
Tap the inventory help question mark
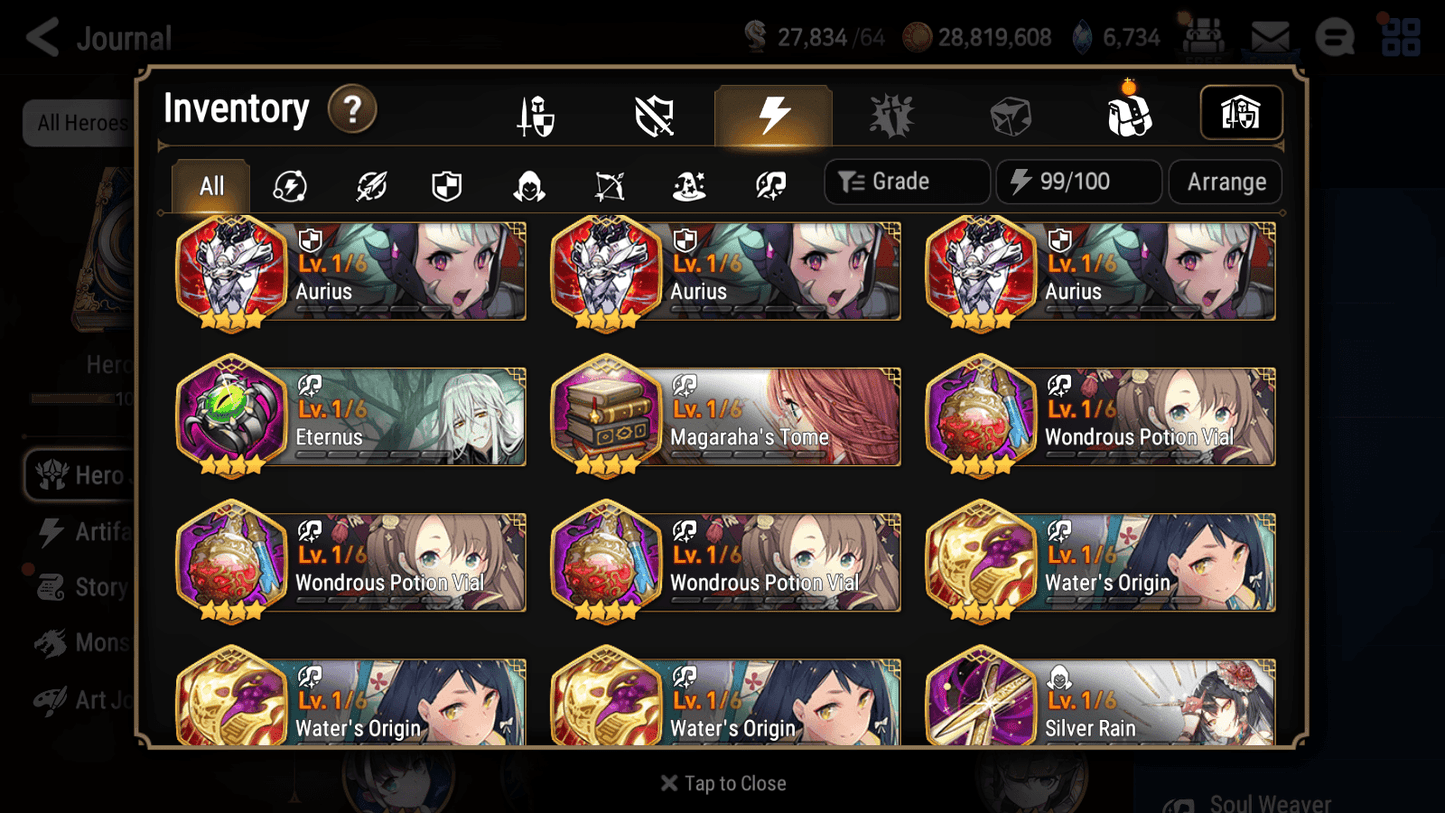(352, 110)
